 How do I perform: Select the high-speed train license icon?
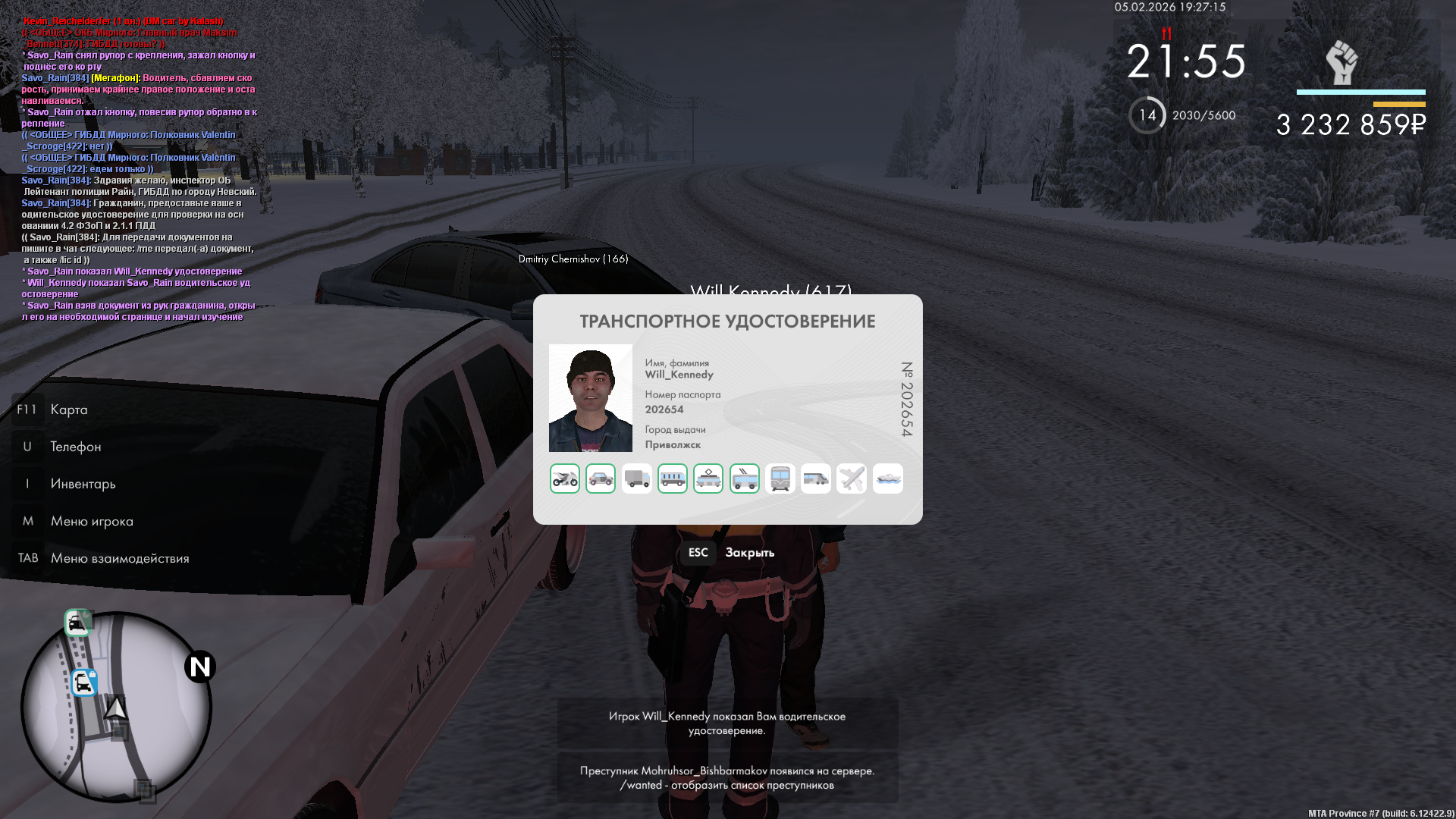[x=816, y=479]
